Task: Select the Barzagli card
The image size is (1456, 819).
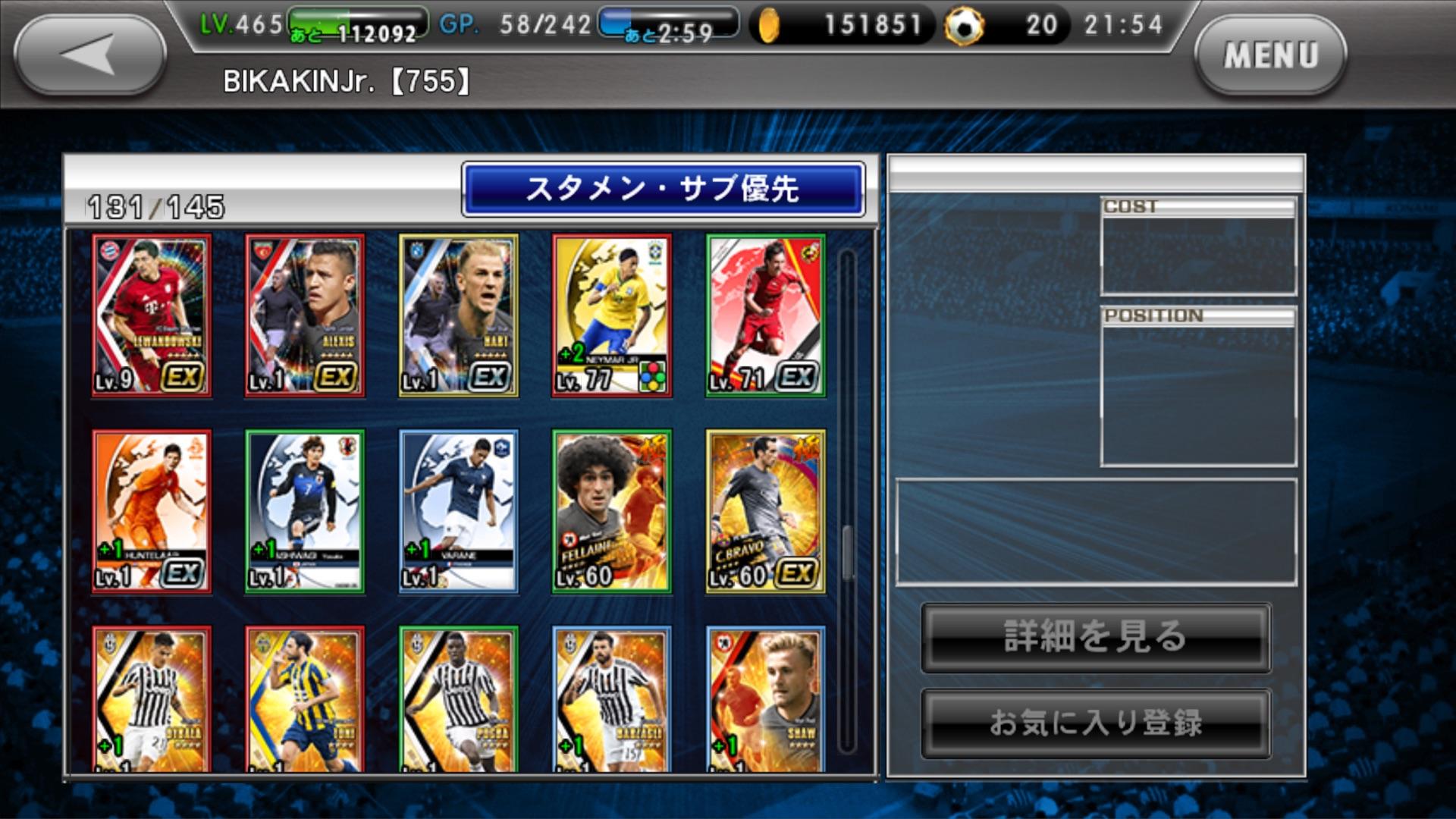Action: point(612,698)
